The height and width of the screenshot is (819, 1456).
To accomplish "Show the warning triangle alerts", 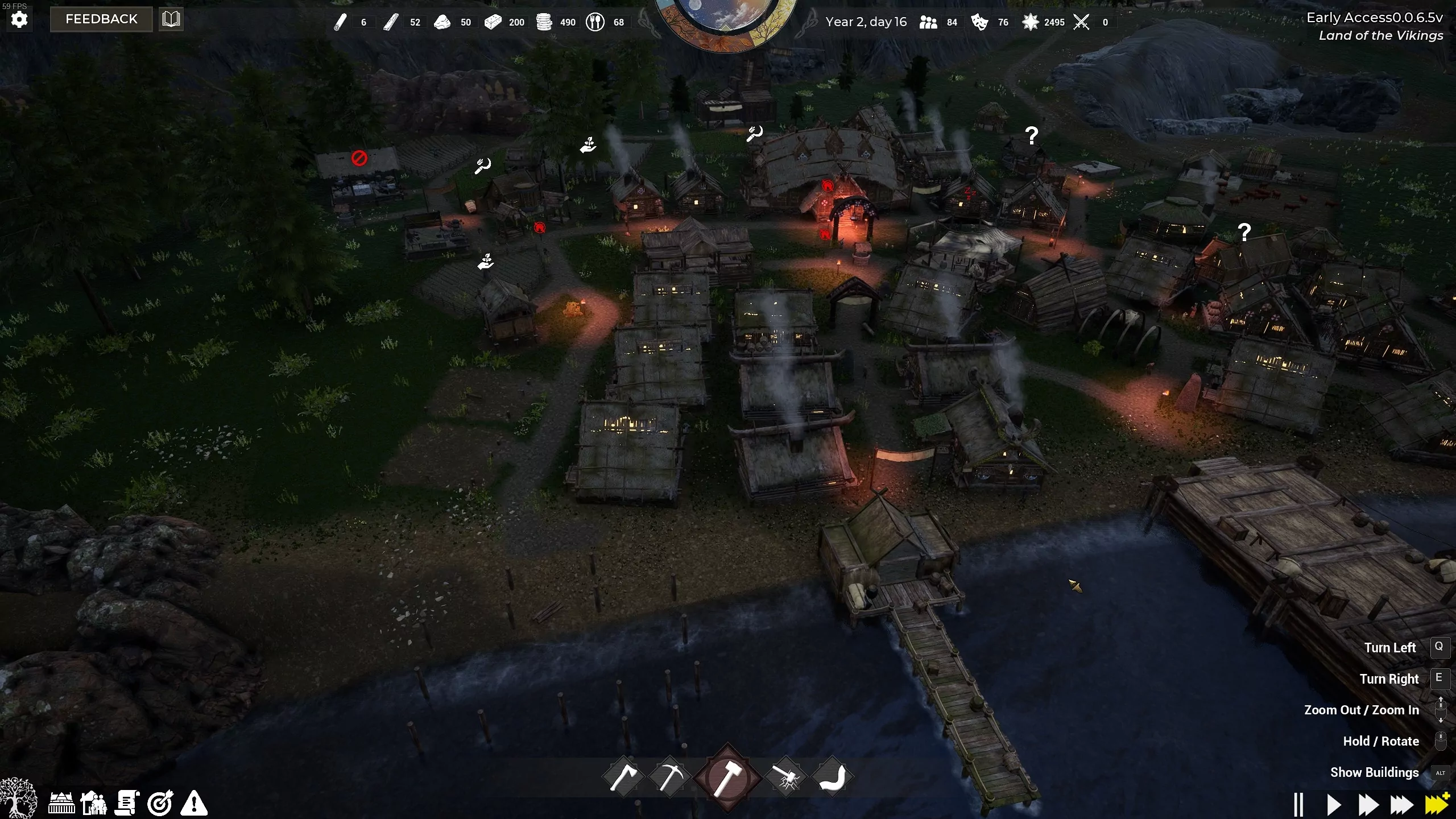I will tap(194, 803).
